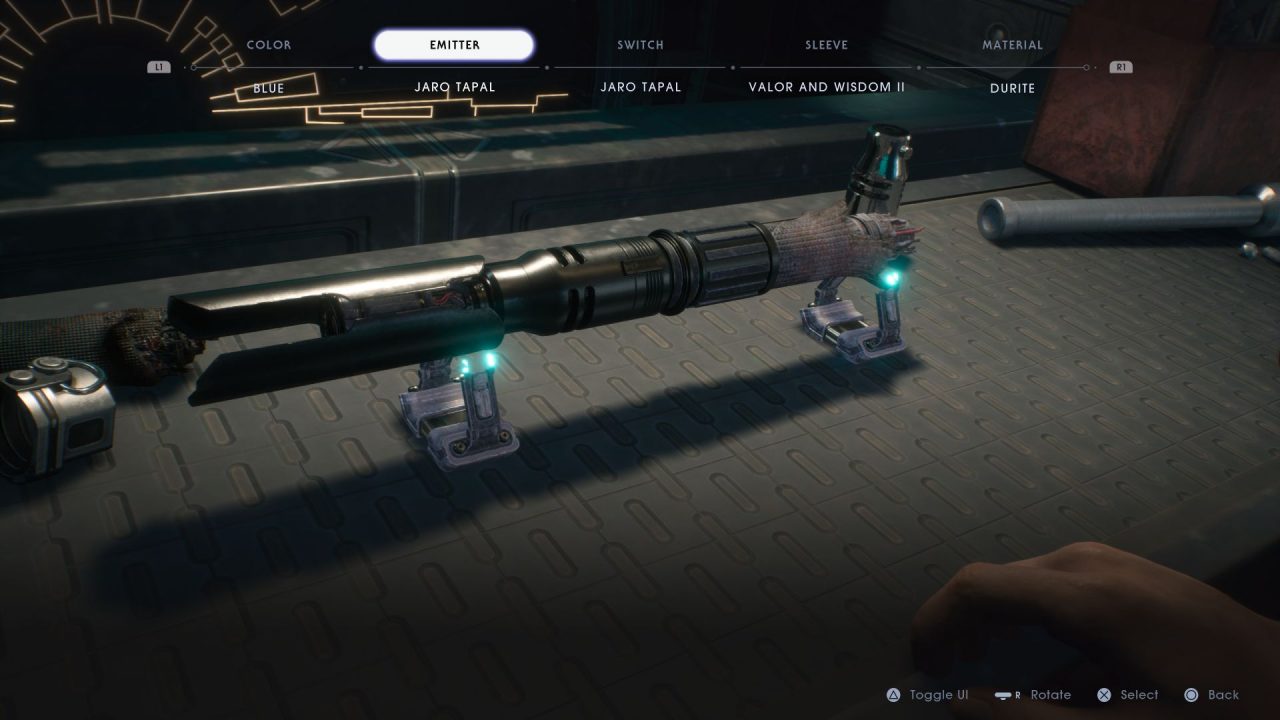The width and height of the screenshot is (1280, 720).
Task: Switch to the Color tab
Action: click(x=269, y=45)
